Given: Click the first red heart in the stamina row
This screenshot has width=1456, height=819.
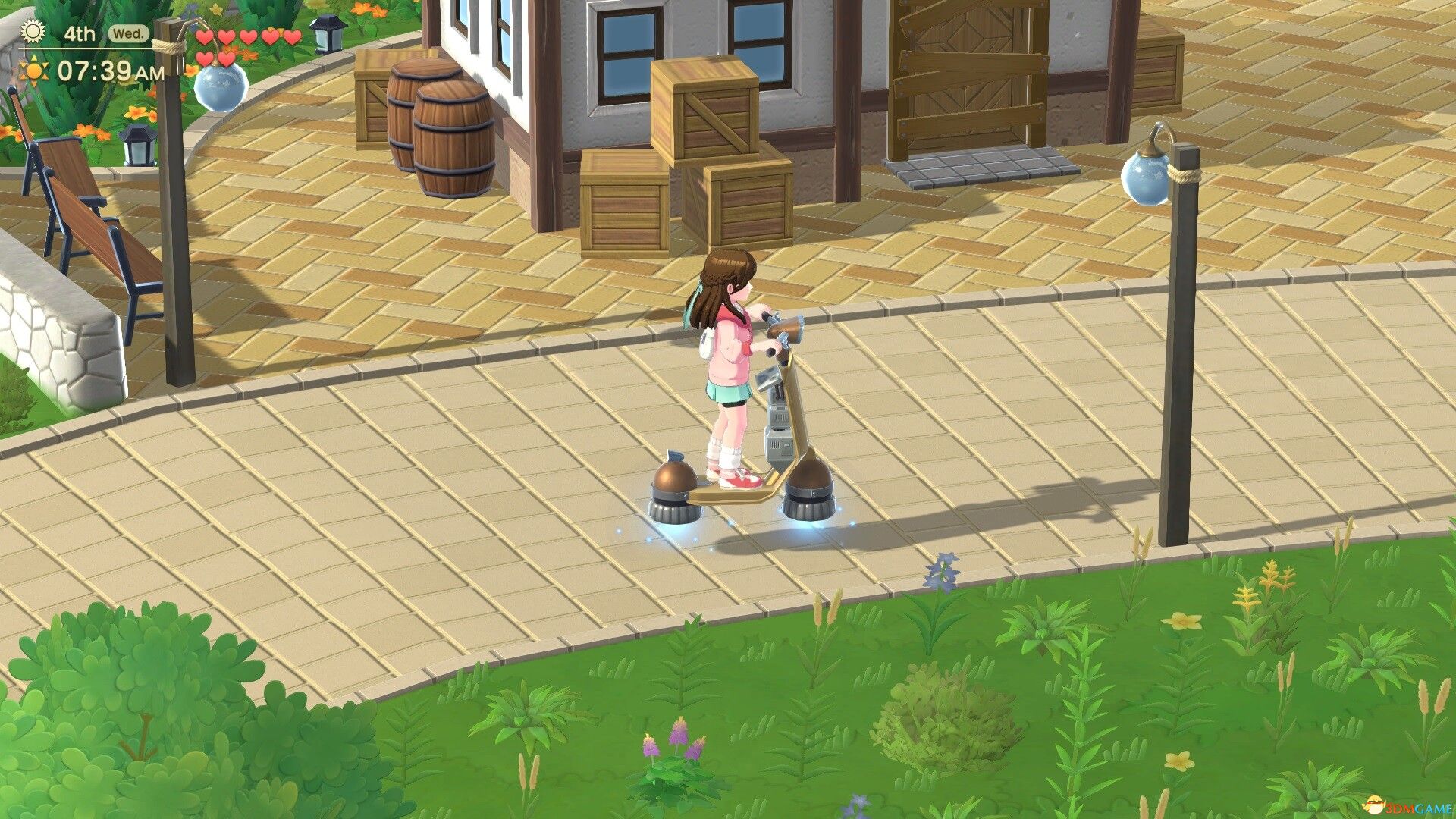Looking at the screenshot, I should 203,37.
